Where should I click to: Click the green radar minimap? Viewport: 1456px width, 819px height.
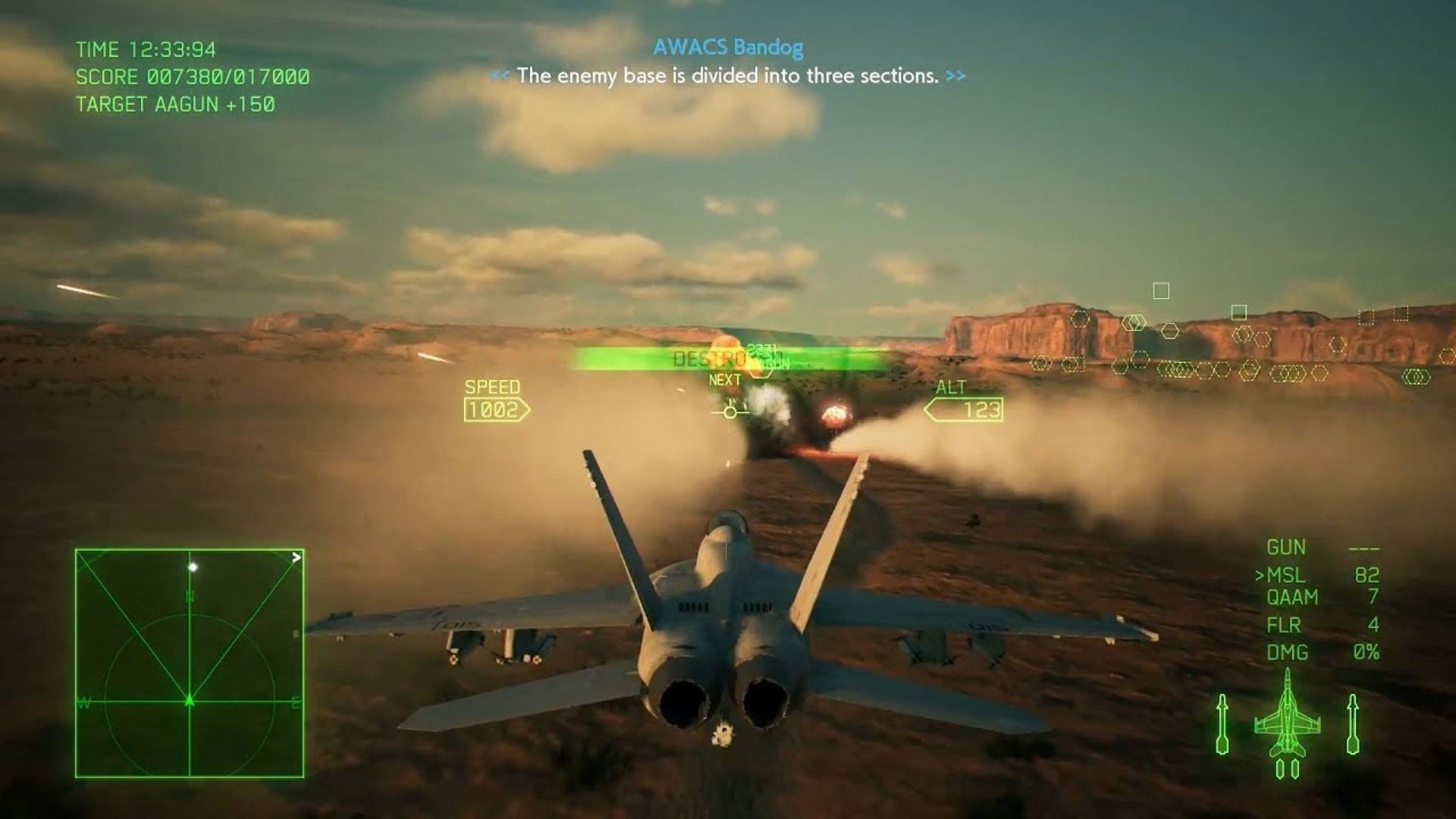[x=190, y=664]
